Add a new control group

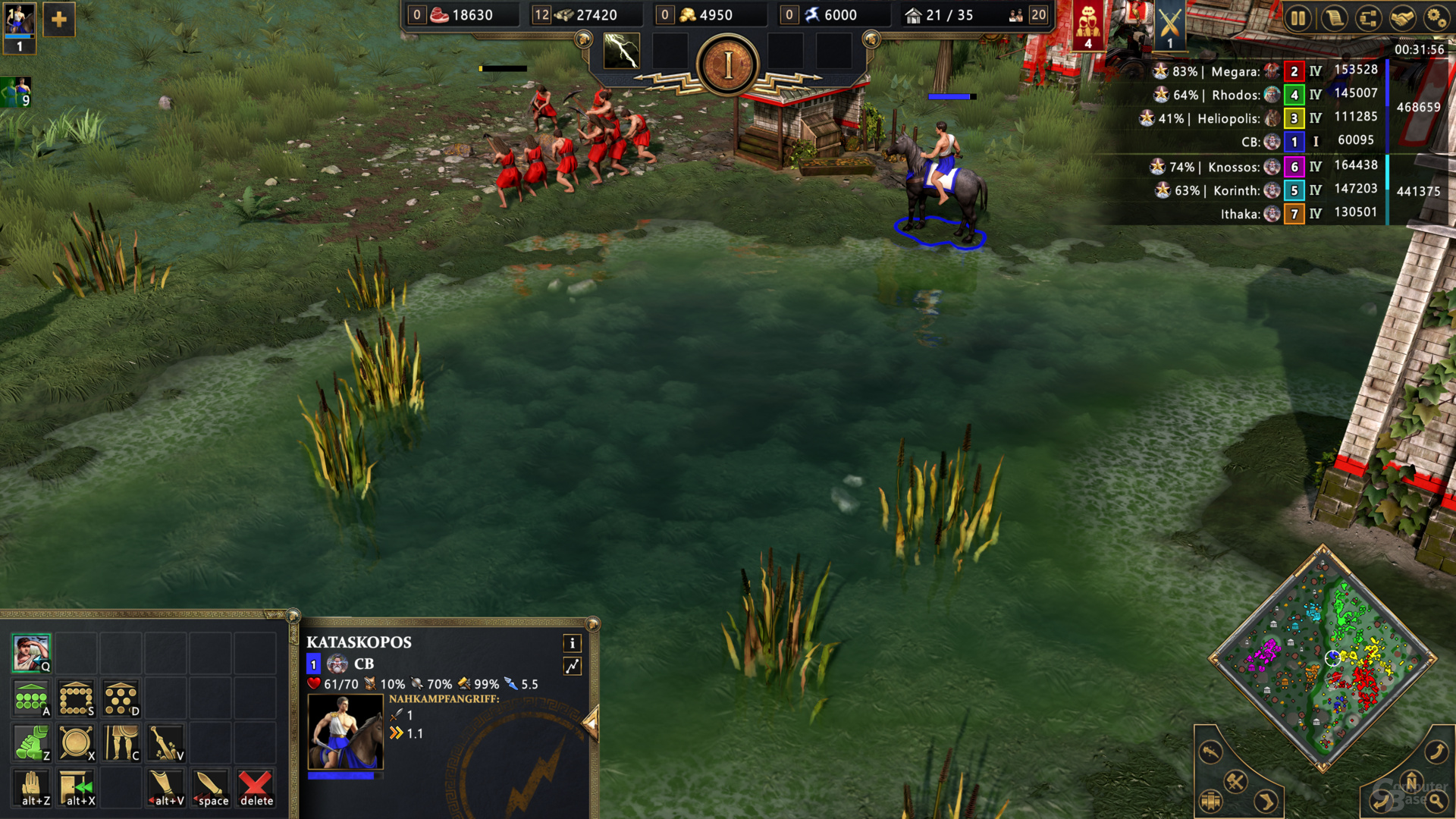click(59, 20)
